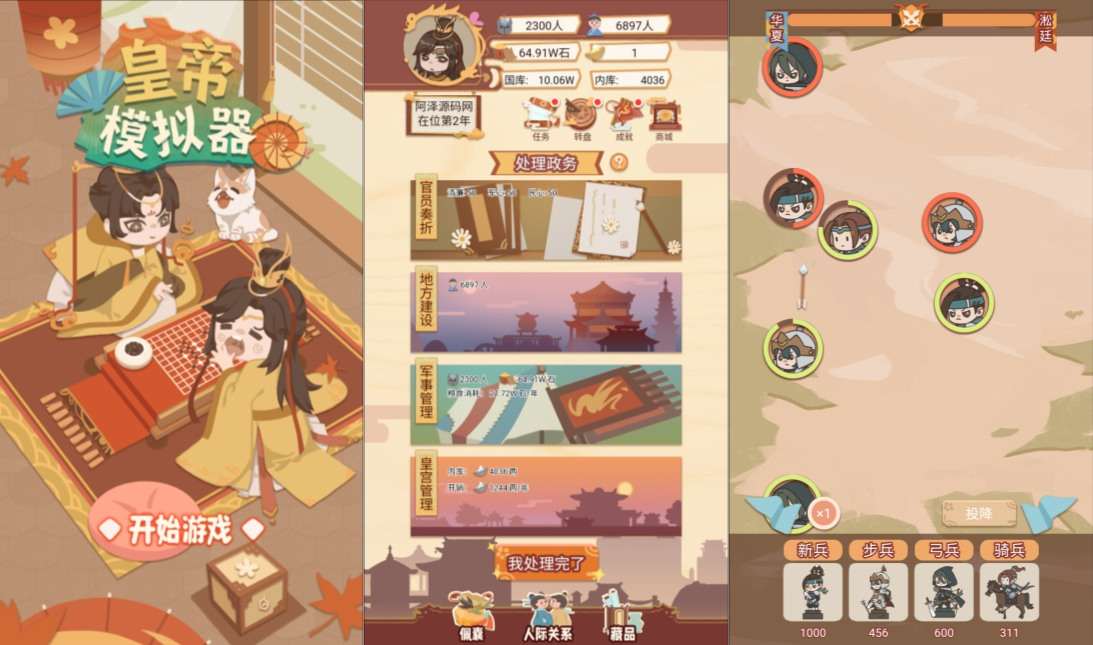Open the 地方建设 local construction panel
The height and width of the screenshot is (645, 1093).
point(546,312)
